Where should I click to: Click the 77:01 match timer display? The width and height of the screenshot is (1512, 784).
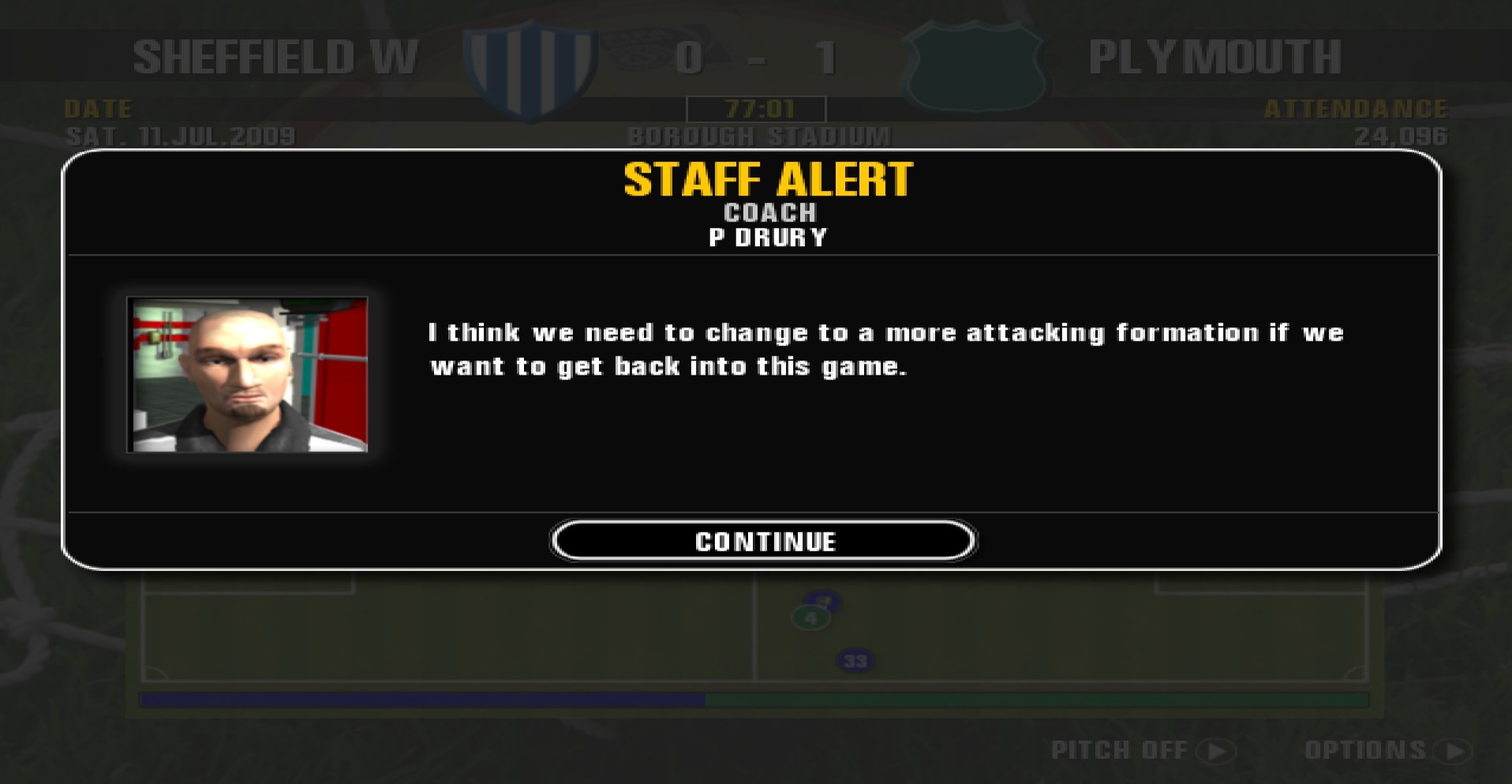tap(757, 109)
